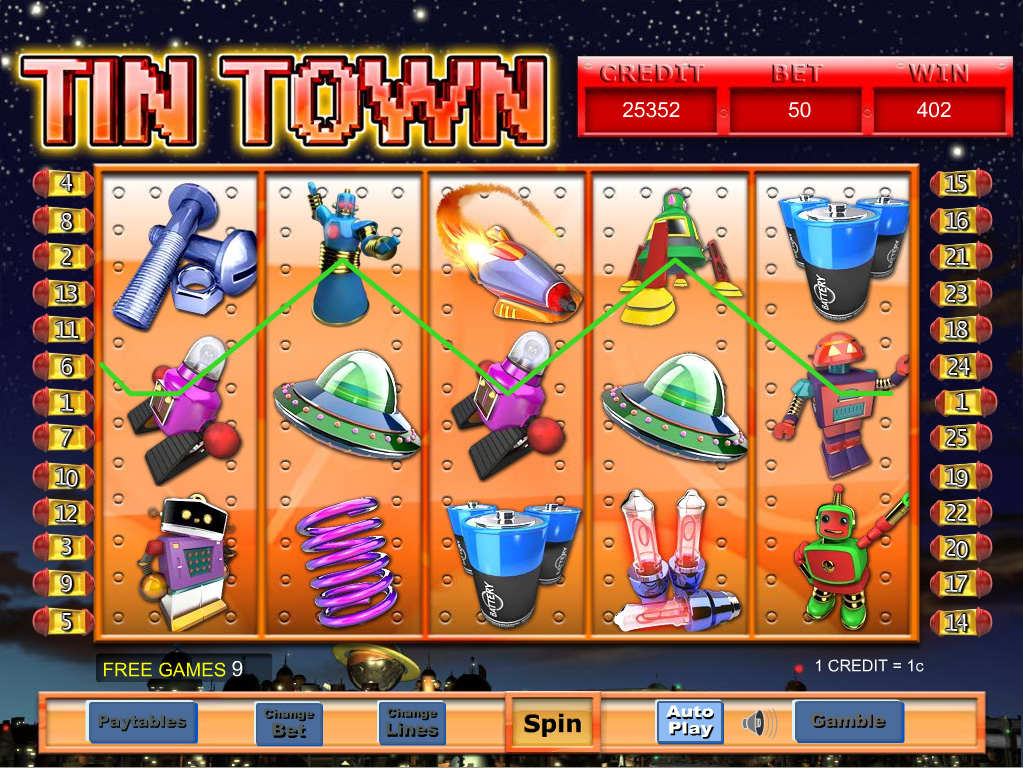
Task: Select payline marker 4
Action: click(66, 184)
